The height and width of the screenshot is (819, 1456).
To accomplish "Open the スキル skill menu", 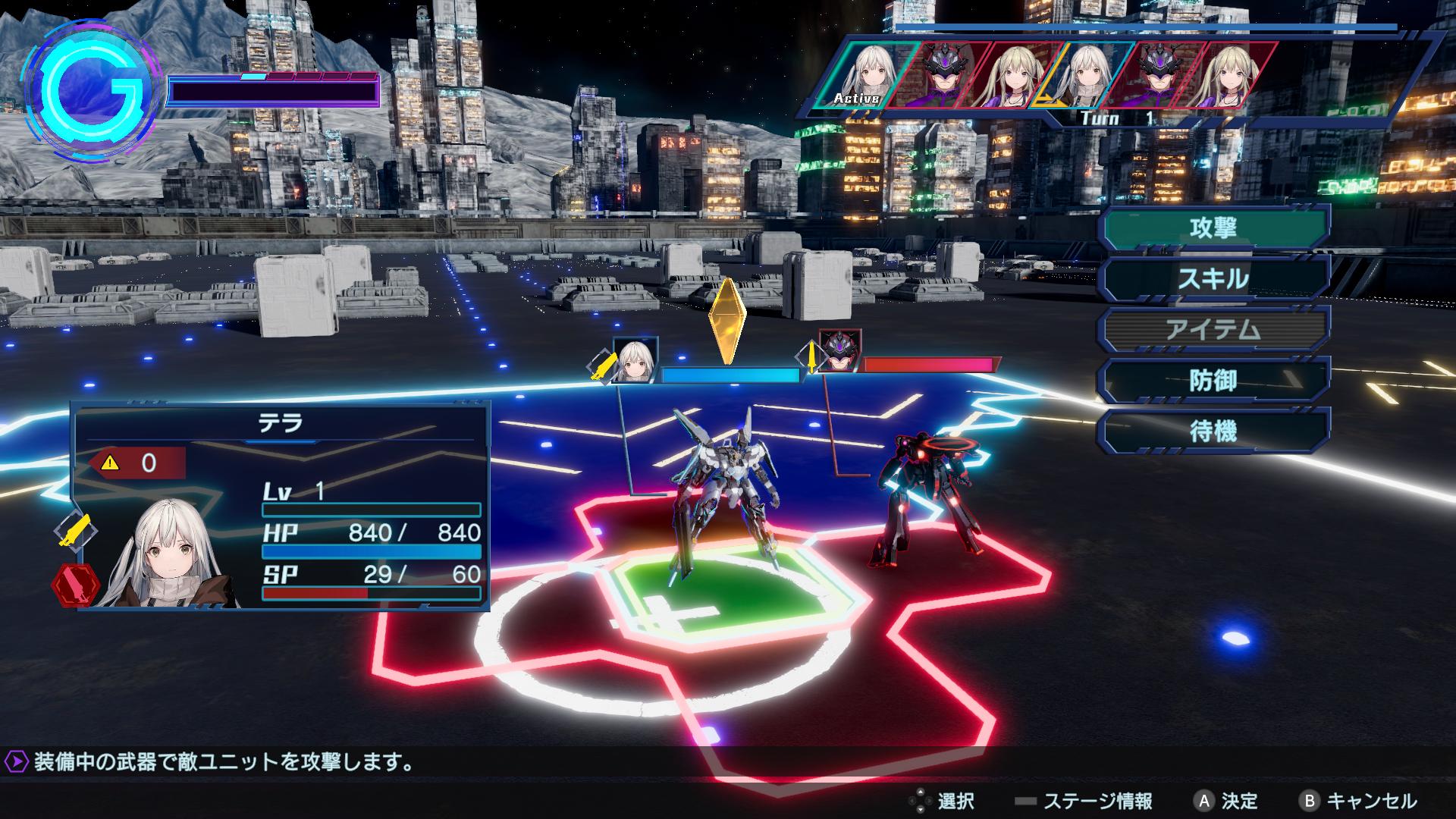I will 1214,279.
